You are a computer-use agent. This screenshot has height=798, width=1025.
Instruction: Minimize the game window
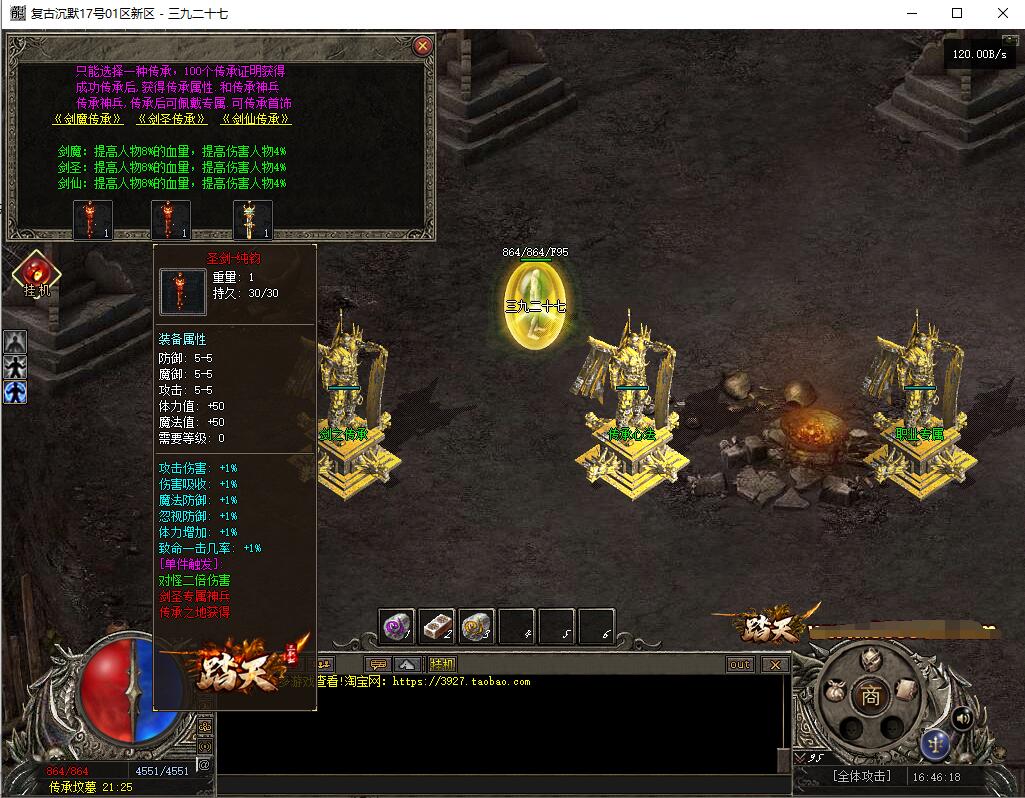pos(912,13)
